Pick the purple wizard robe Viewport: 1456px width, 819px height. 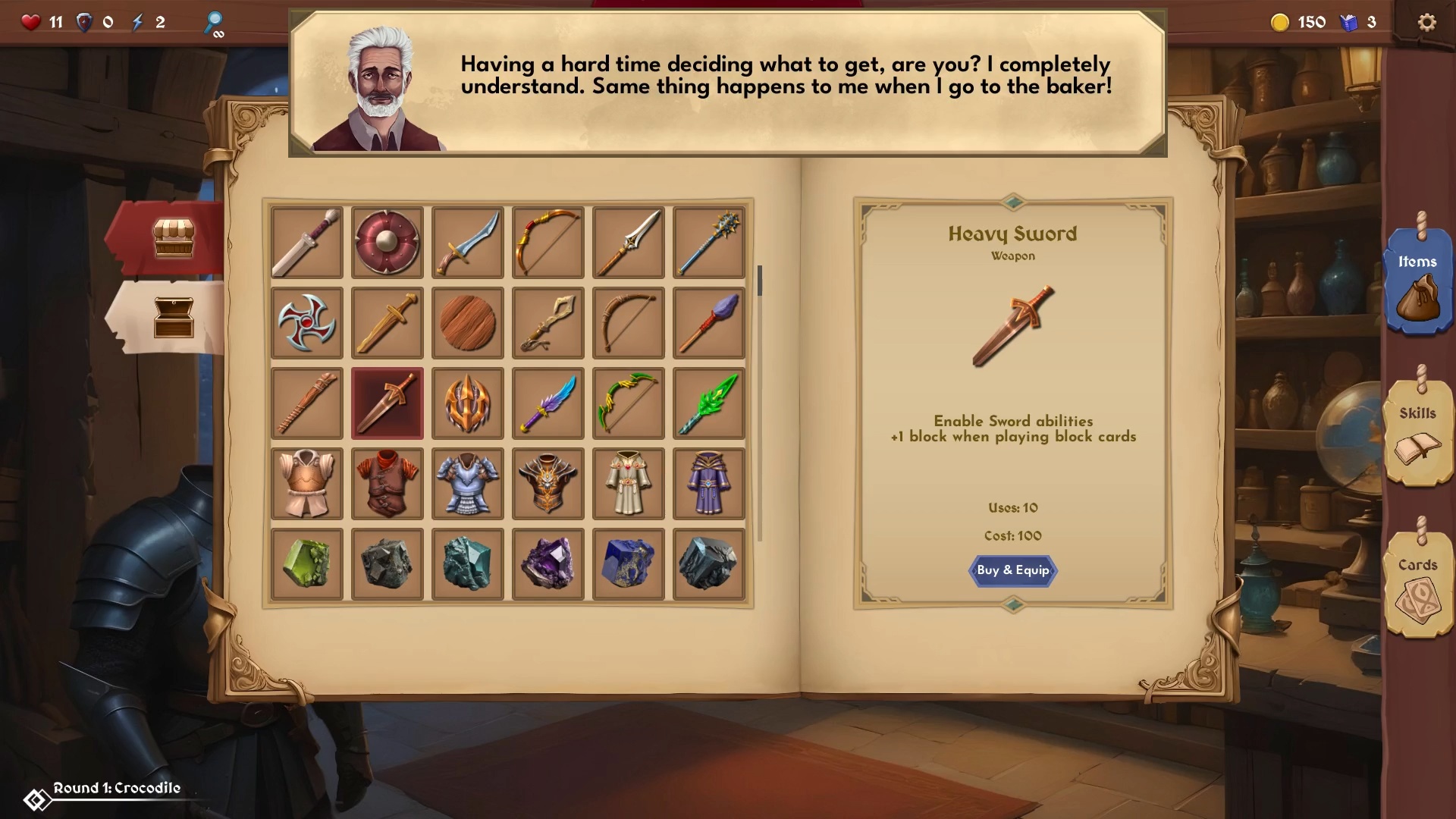(708, 484)
